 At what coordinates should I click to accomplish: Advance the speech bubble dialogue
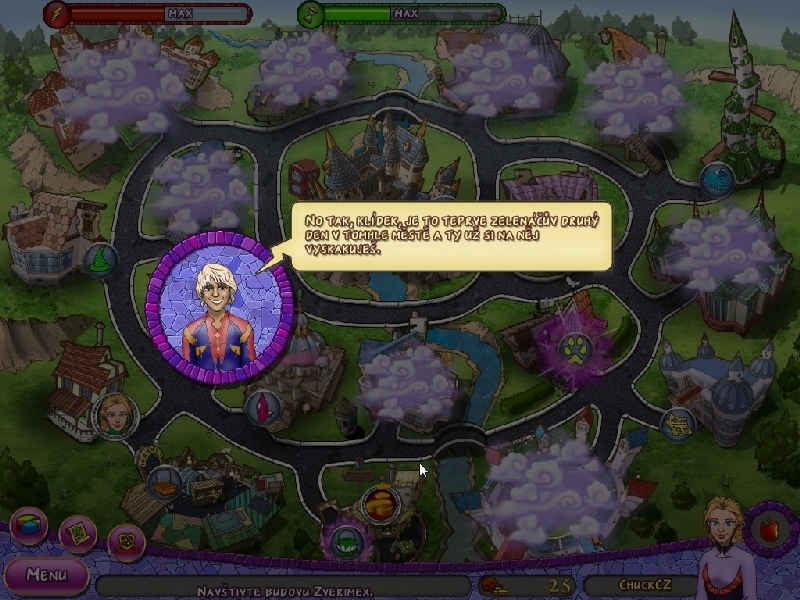(x=449, y=236)
